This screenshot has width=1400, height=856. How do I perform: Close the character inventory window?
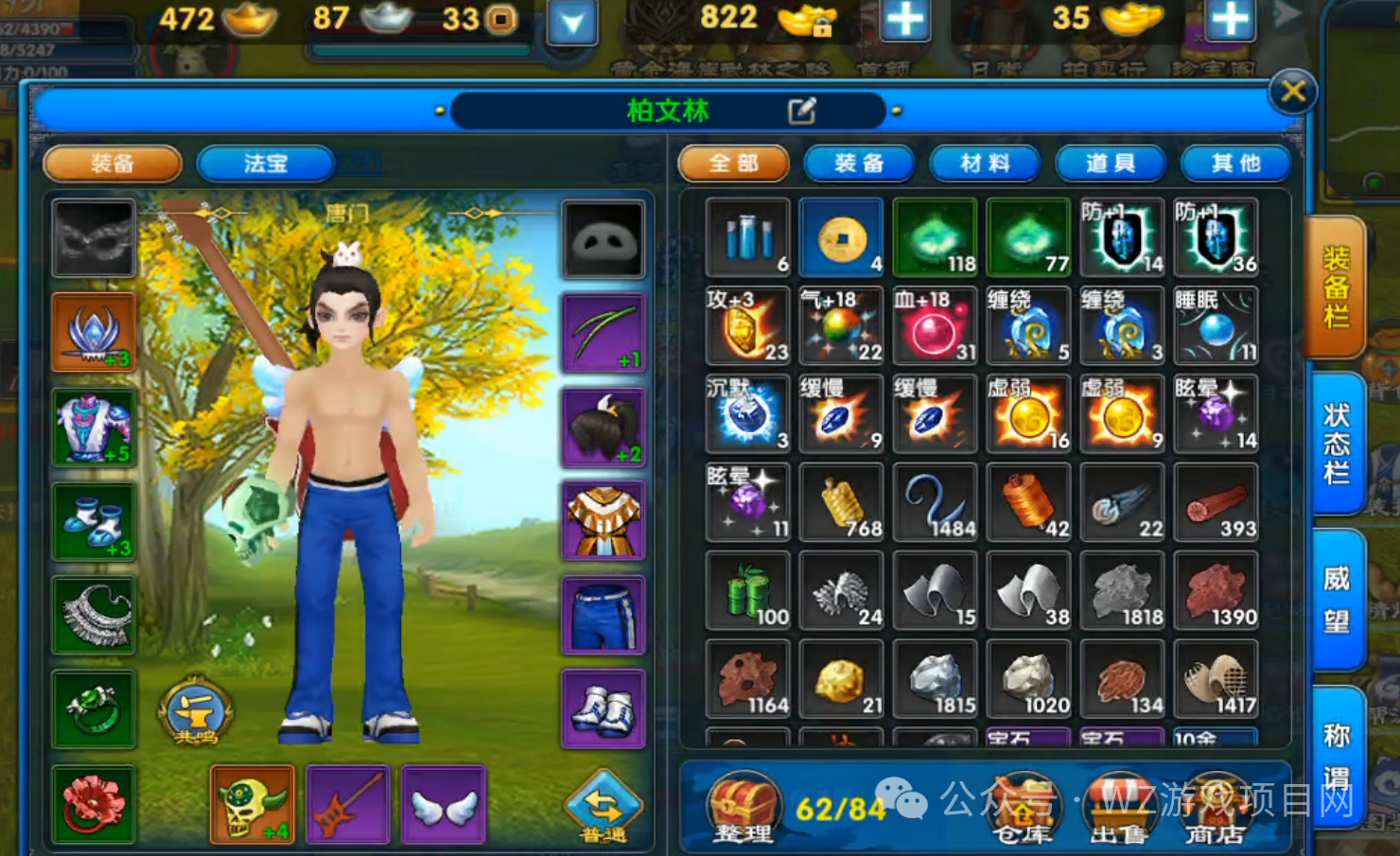click(1292, 92)
